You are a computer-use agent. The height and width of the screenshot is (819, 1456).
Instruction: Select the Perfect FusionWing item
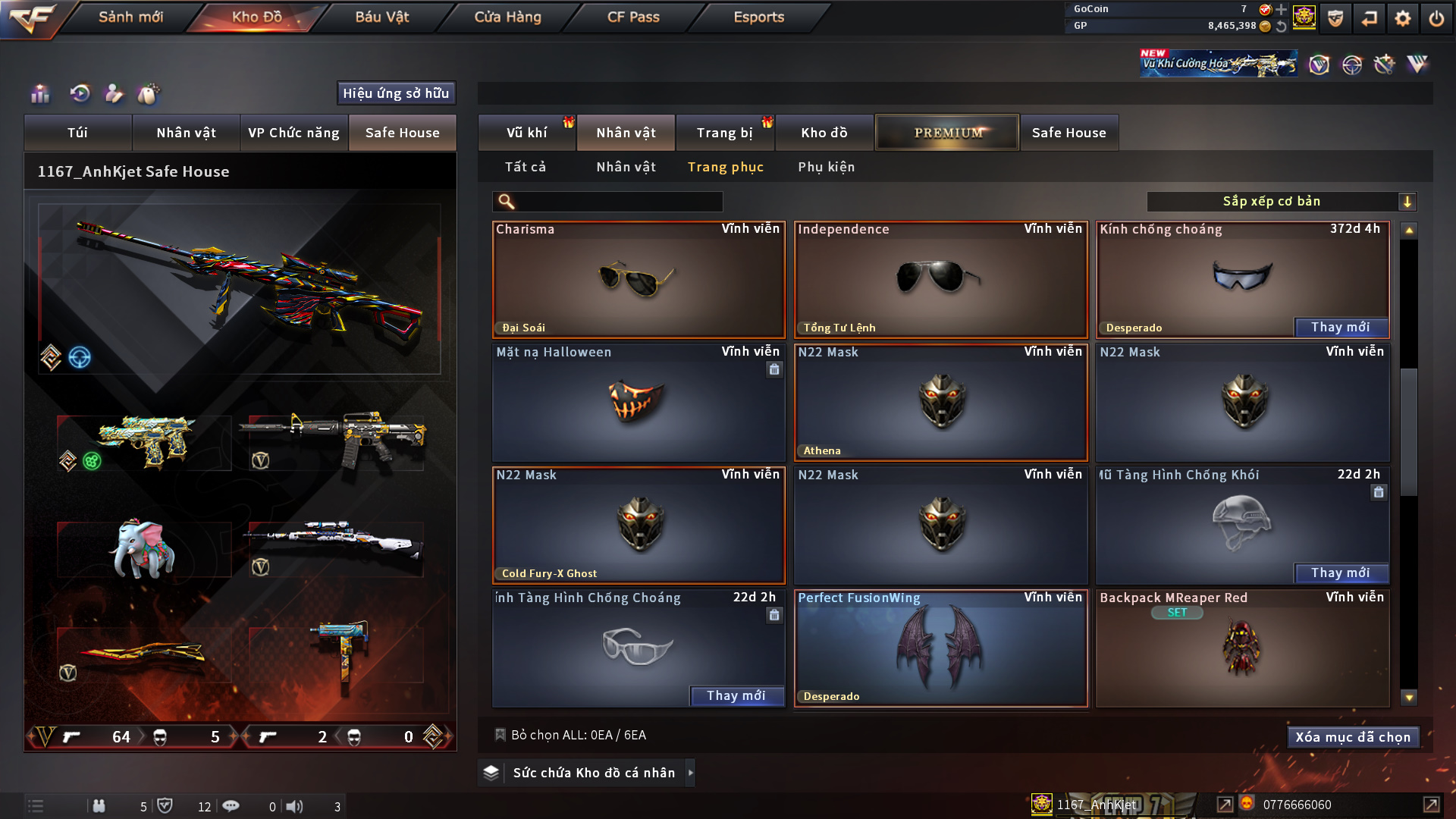940,648
